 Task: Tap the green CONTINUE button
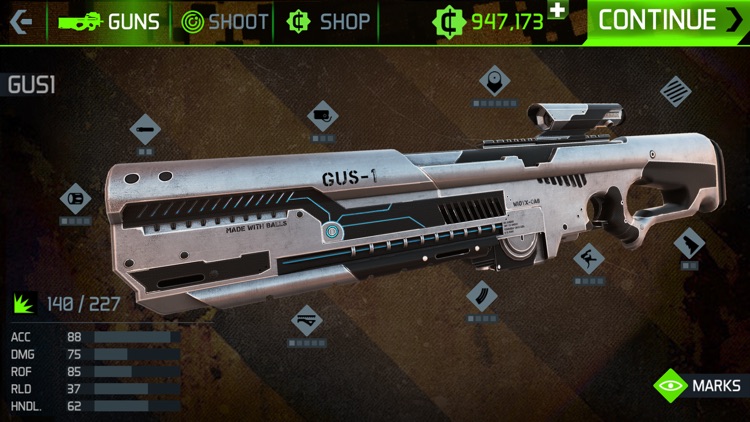(x=670, y=20)
